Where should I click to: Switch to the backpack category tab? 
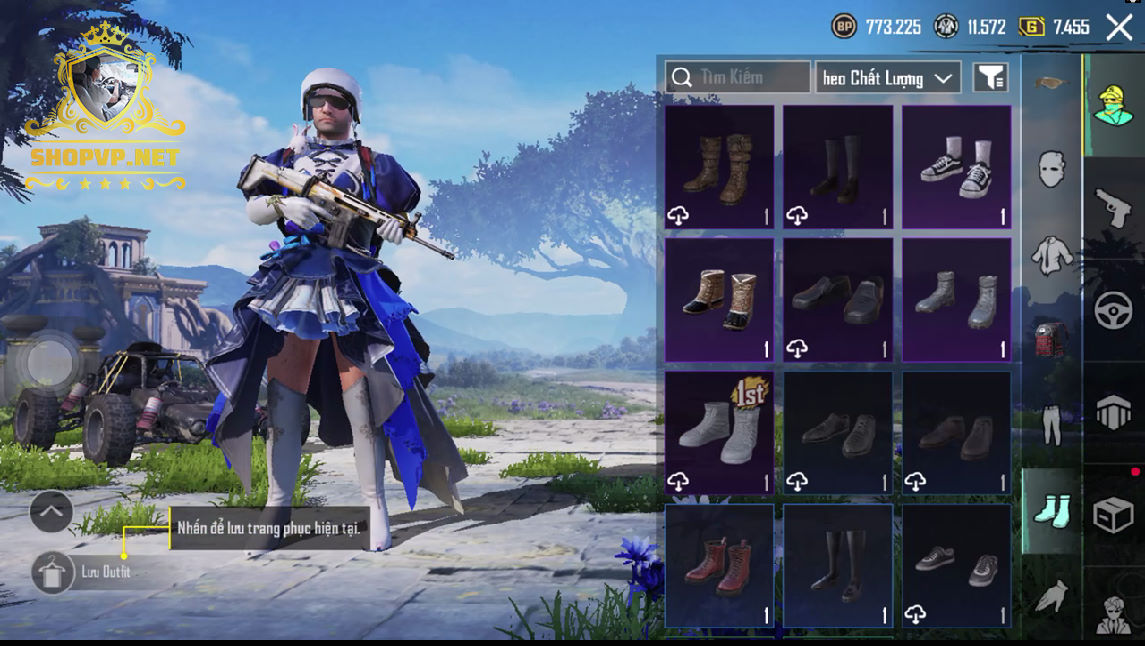tap(1049, 340)
